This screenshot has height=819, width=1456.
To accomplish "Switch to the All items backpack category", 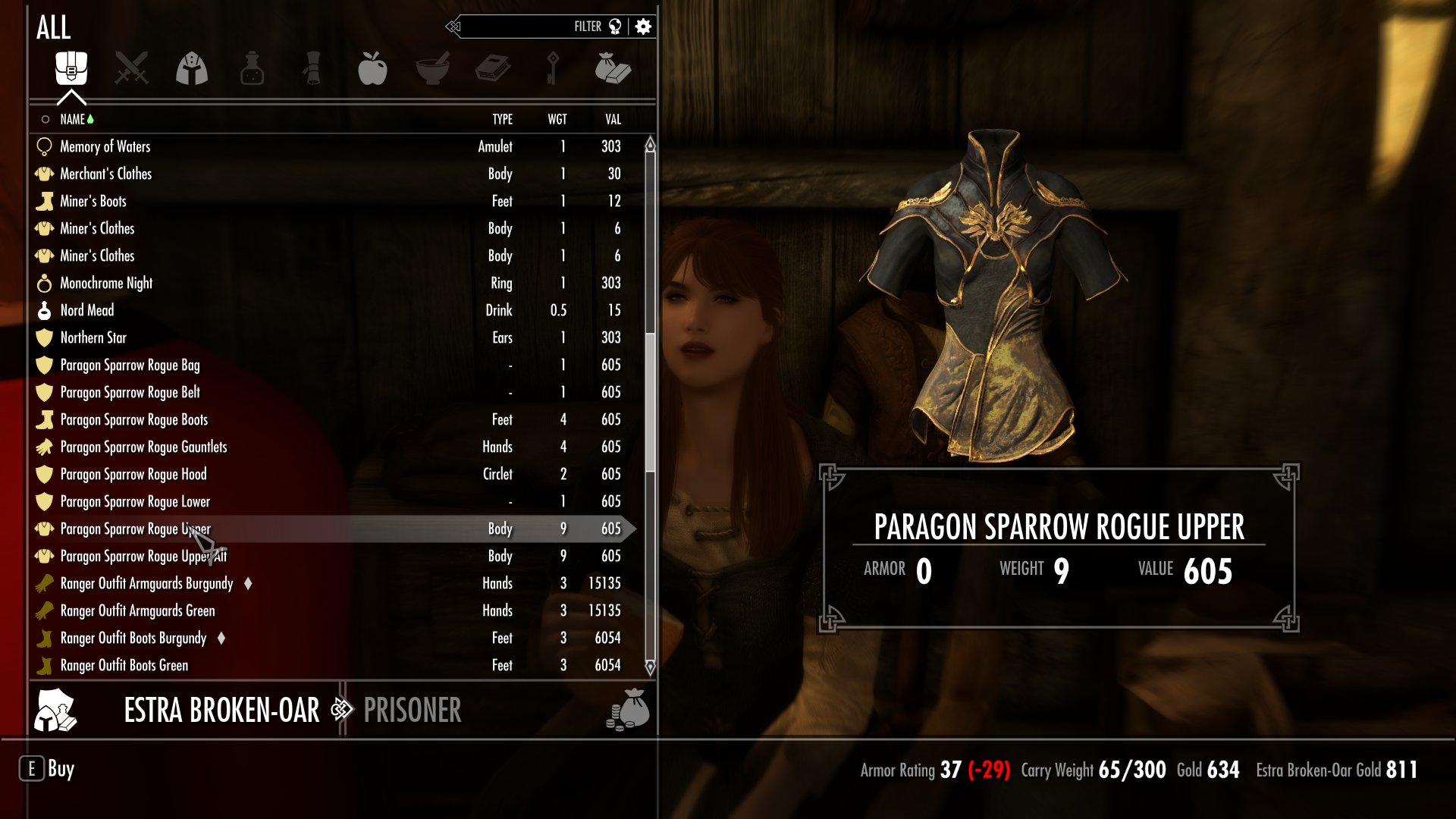I will [x=69, y=68].
